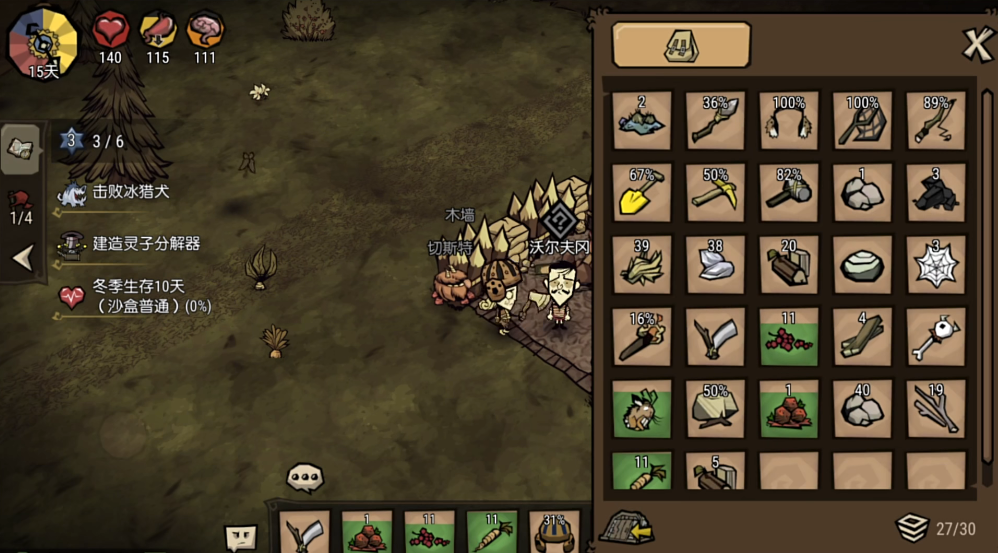The width and height of the screenshot is (998, 553).
Task: Select the stack of 39 cut grass
Action: (x=642, y=264)
